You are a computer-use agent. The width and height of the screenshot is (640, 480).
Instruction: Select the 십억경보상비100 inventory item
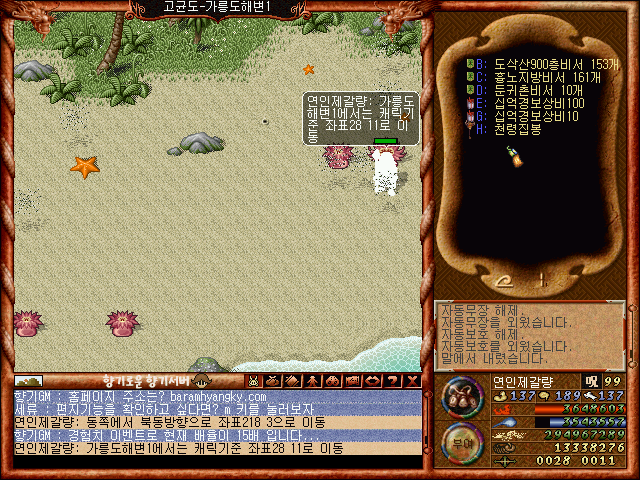click(x=527, y=103)
